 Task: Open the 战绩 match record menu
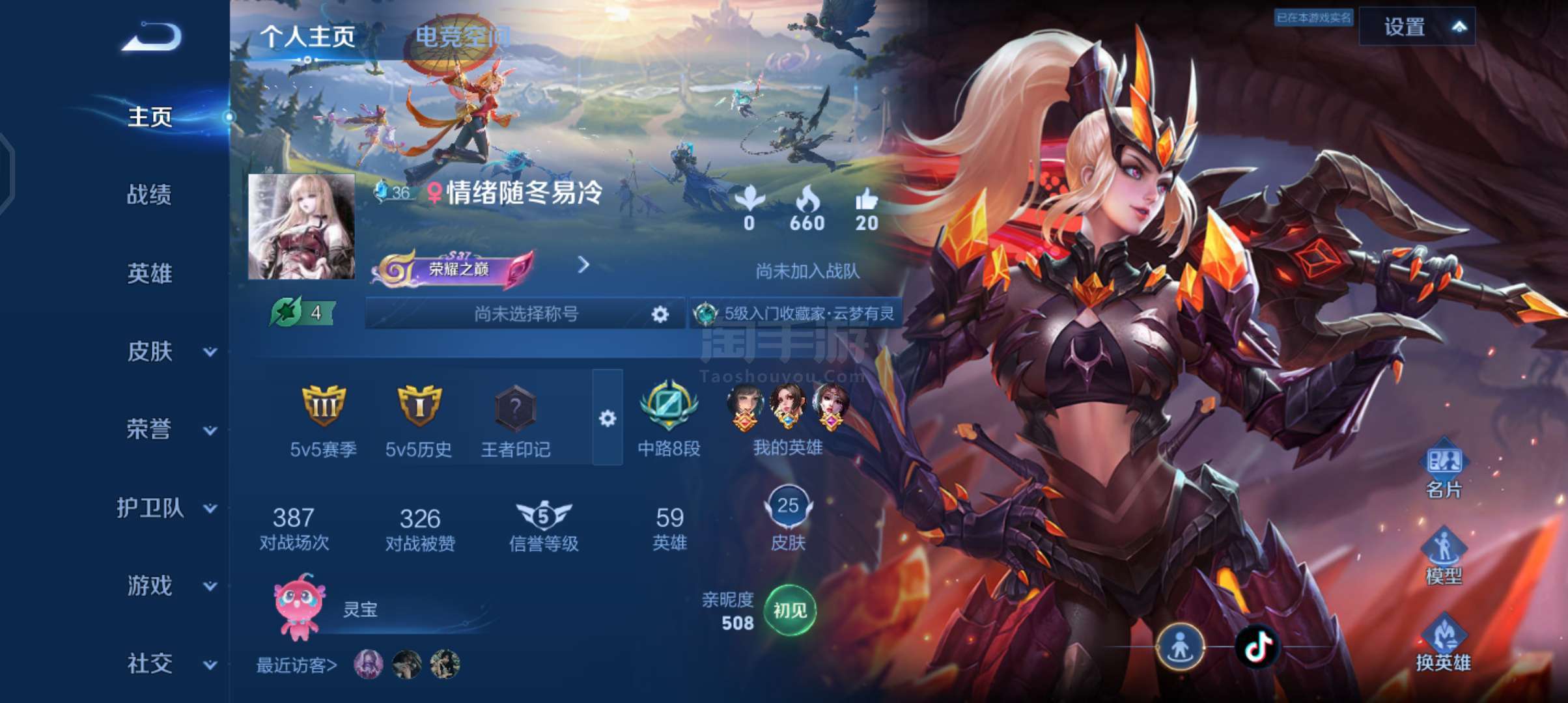(149, 195)
